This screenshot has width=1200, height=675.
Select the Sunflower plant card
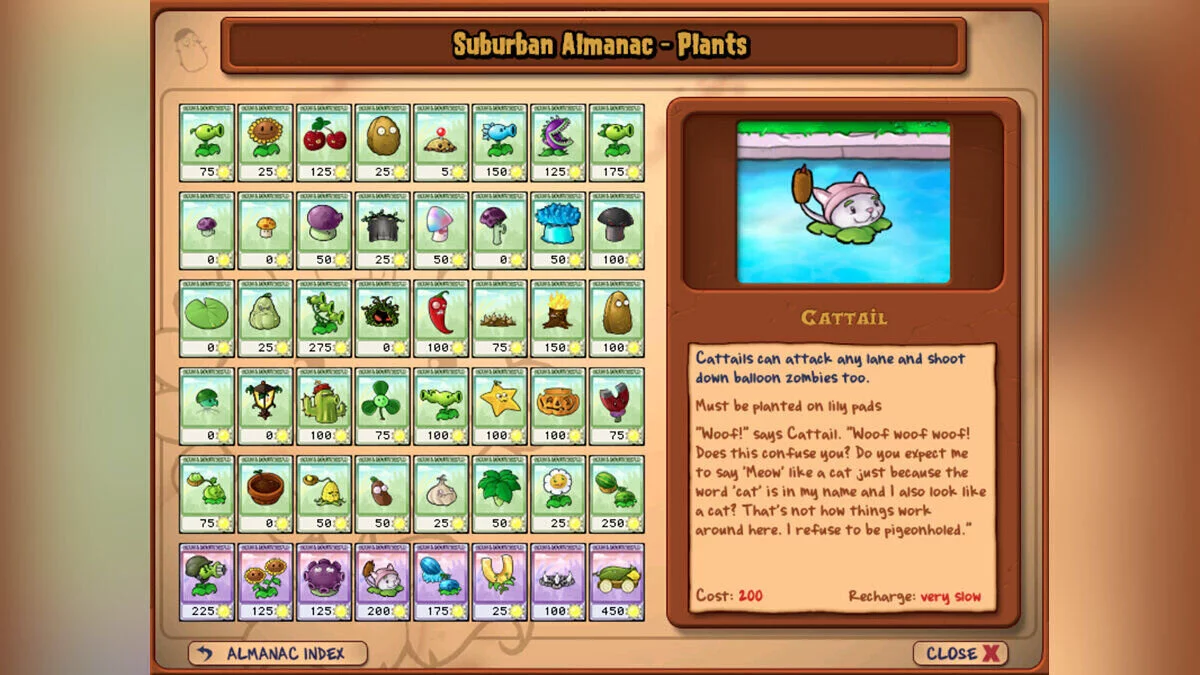point(265,142)
